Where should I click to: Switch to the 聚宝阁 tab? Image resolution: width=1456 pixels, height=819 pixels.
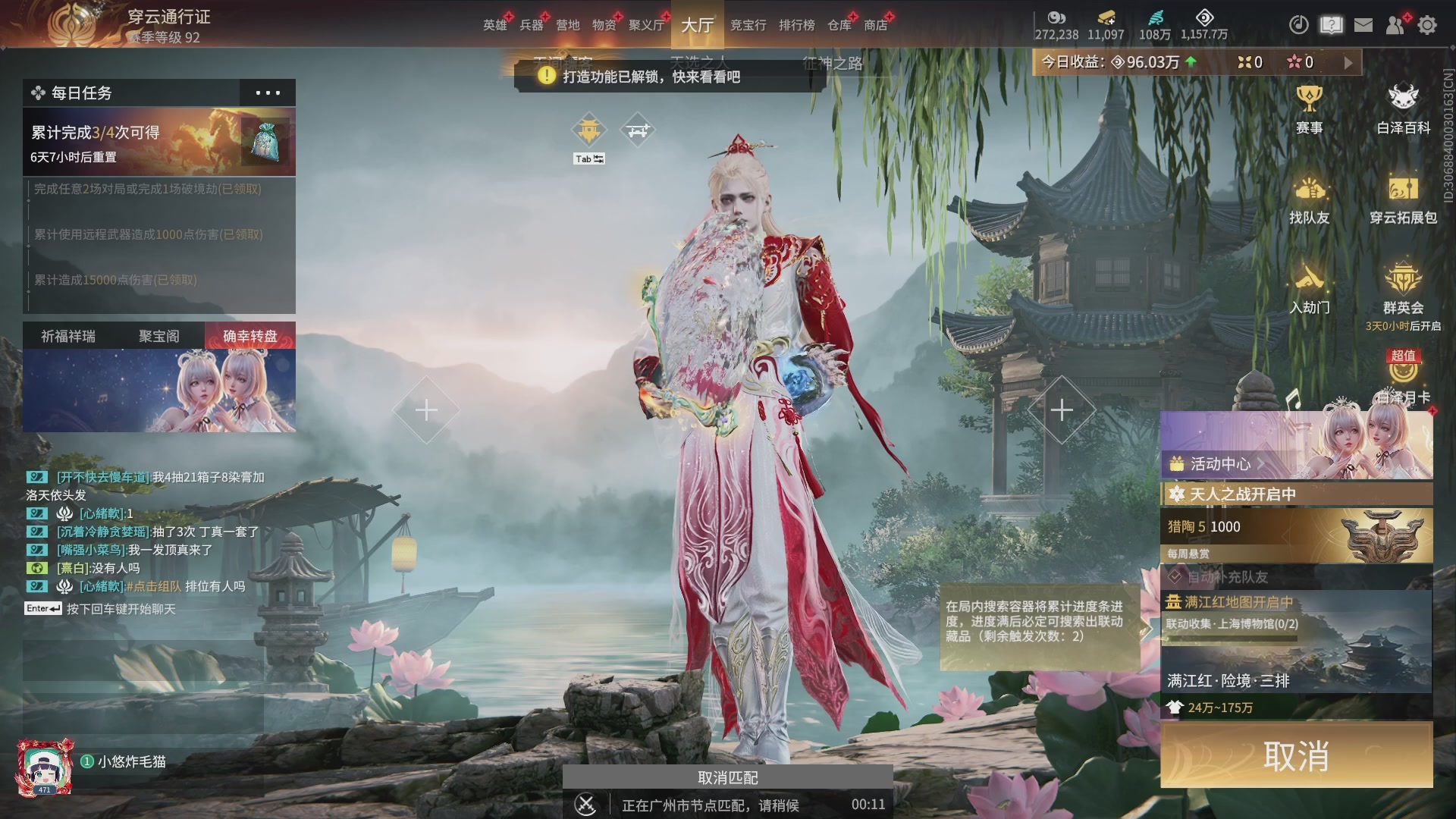[x=157, y=336]
